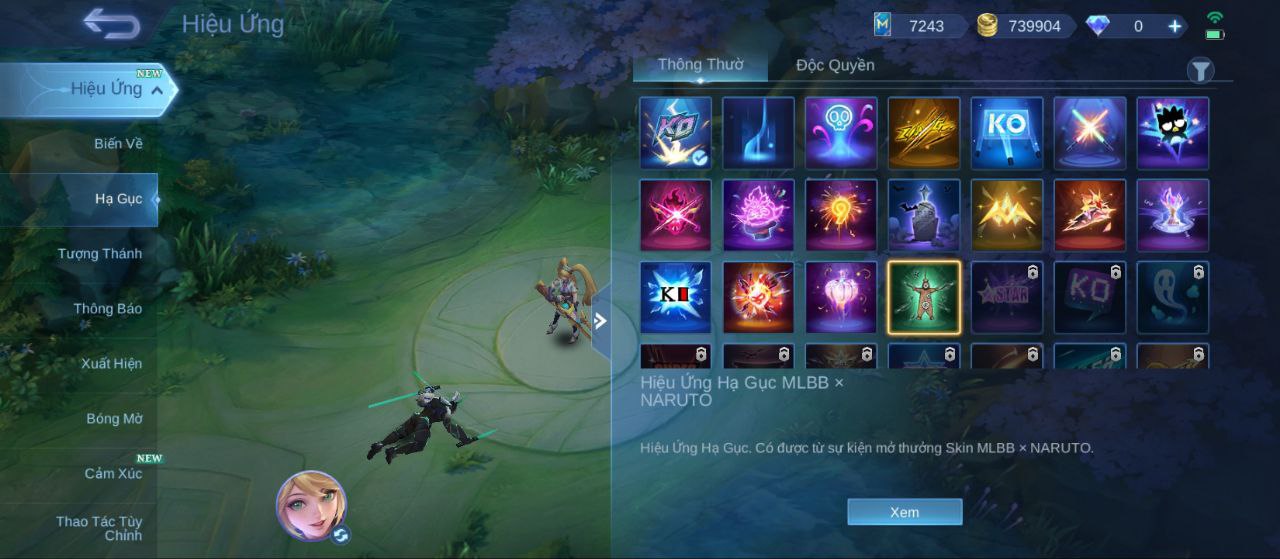Open the Cảm Xúc category
Image resolution: width=1280 pixels, height=559 pixels.
tap(112, 474)
